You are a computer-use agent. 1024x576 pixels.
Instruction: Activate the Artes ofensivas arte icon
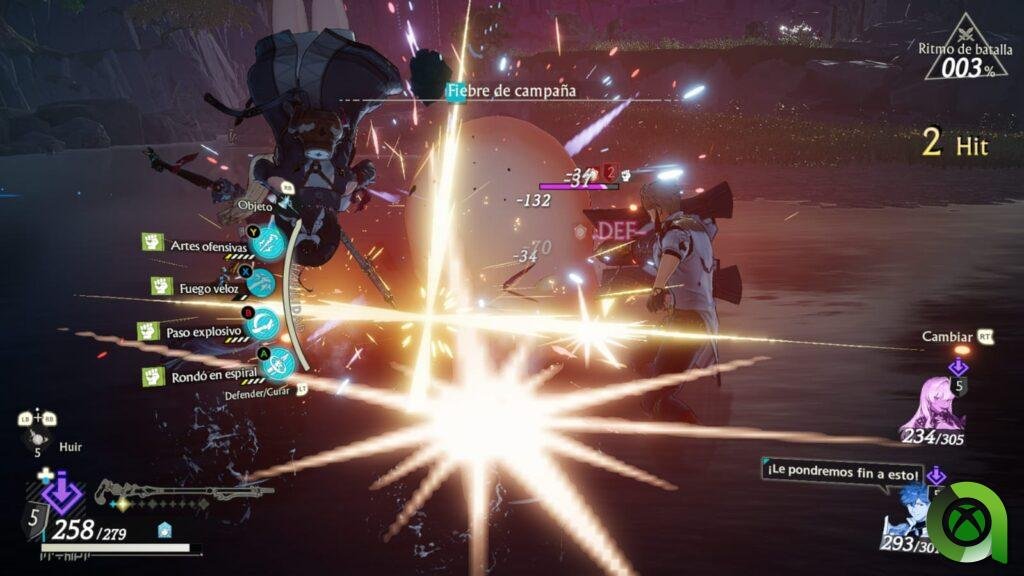click(x=268, y=245)
